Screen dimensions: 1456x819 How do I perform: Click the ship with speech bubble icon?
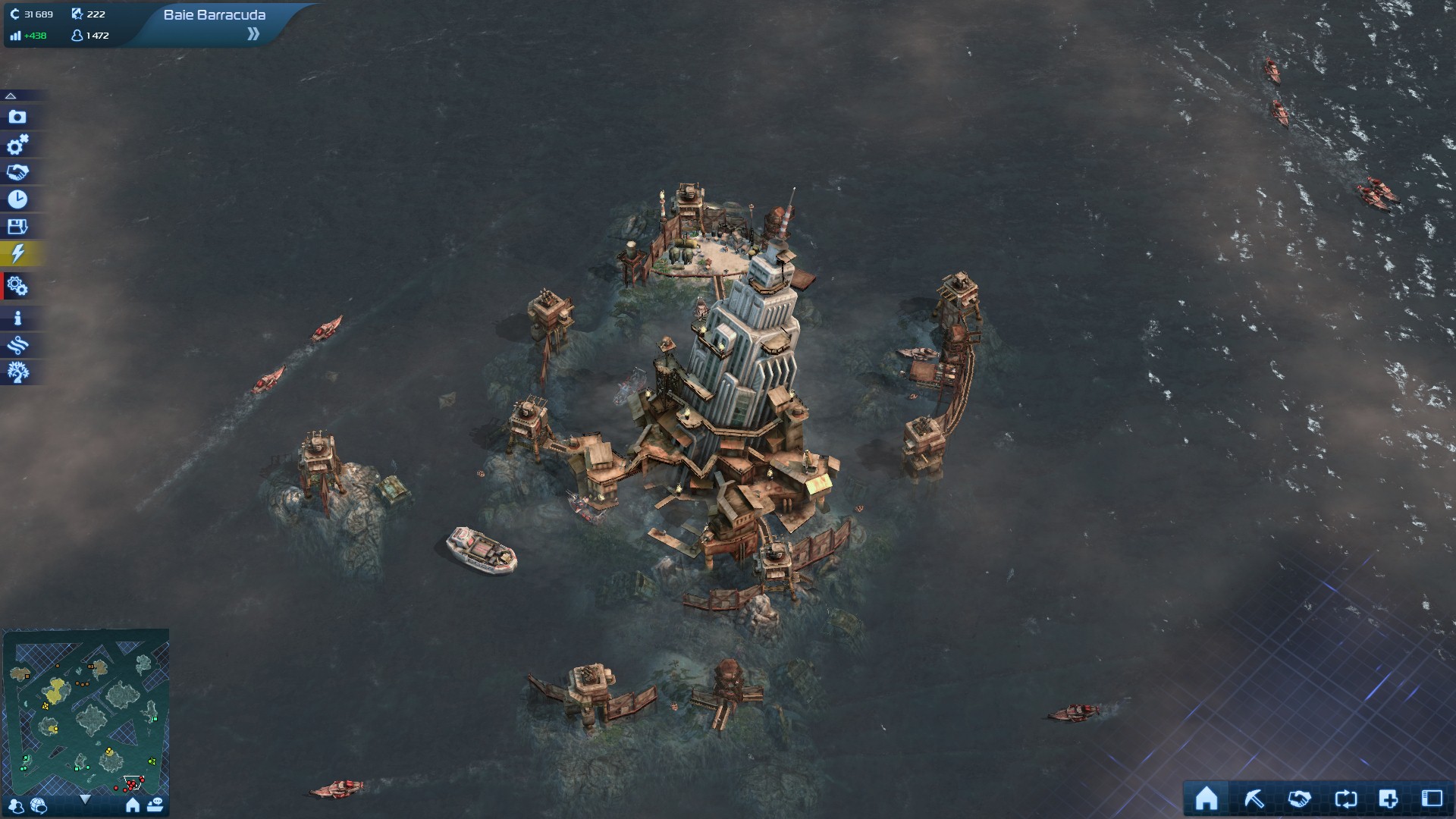(x=155, y=805)
